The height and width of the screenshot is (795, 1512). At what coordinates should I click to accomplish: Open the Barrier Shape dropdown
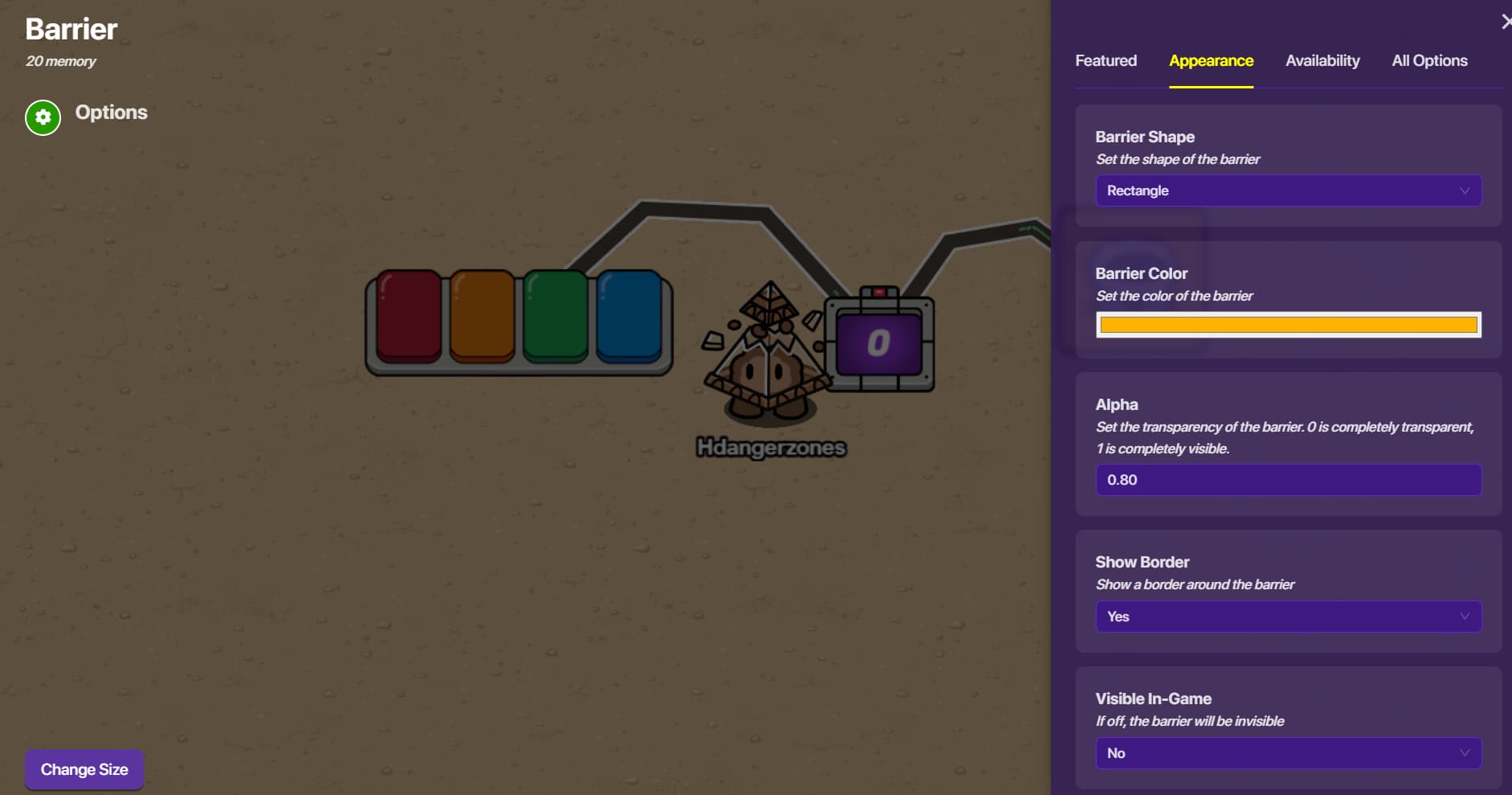(1288, 191)
